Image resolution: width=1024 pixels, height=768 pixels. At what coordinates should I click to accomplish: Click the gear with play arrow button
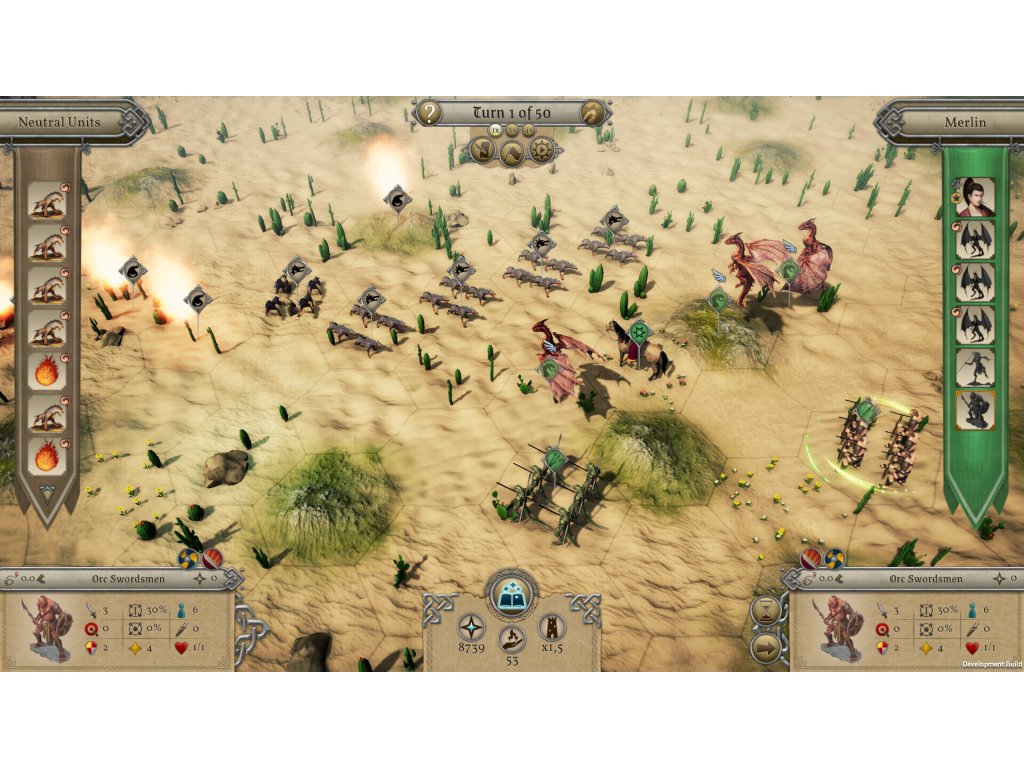coord(541,151)
